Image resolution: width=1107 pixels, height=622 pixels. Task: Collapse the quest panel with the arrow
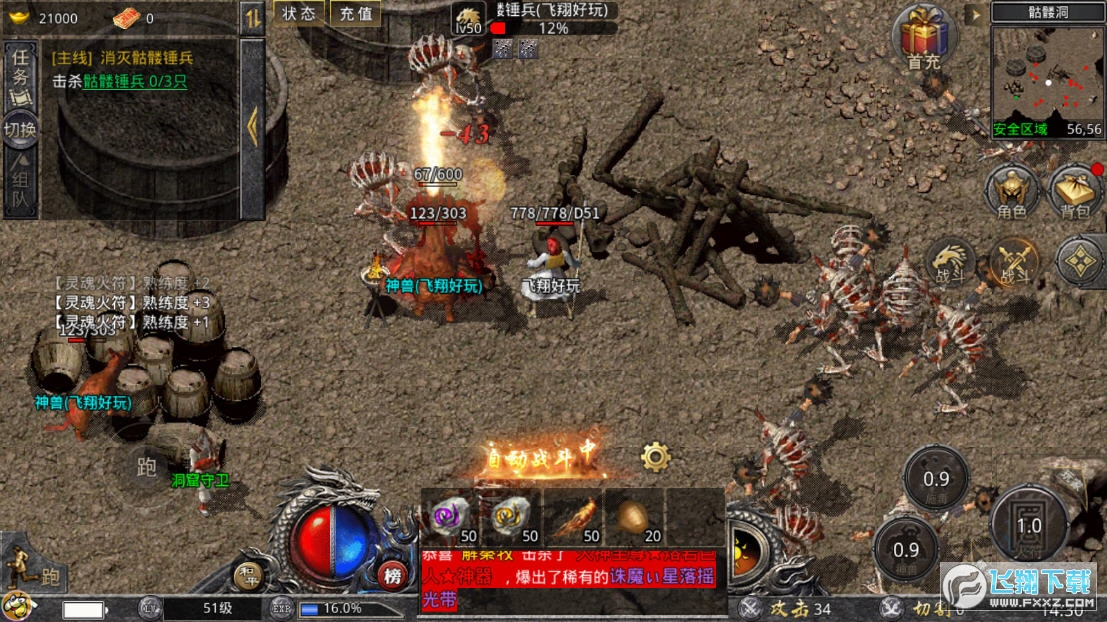coord(252,125)
